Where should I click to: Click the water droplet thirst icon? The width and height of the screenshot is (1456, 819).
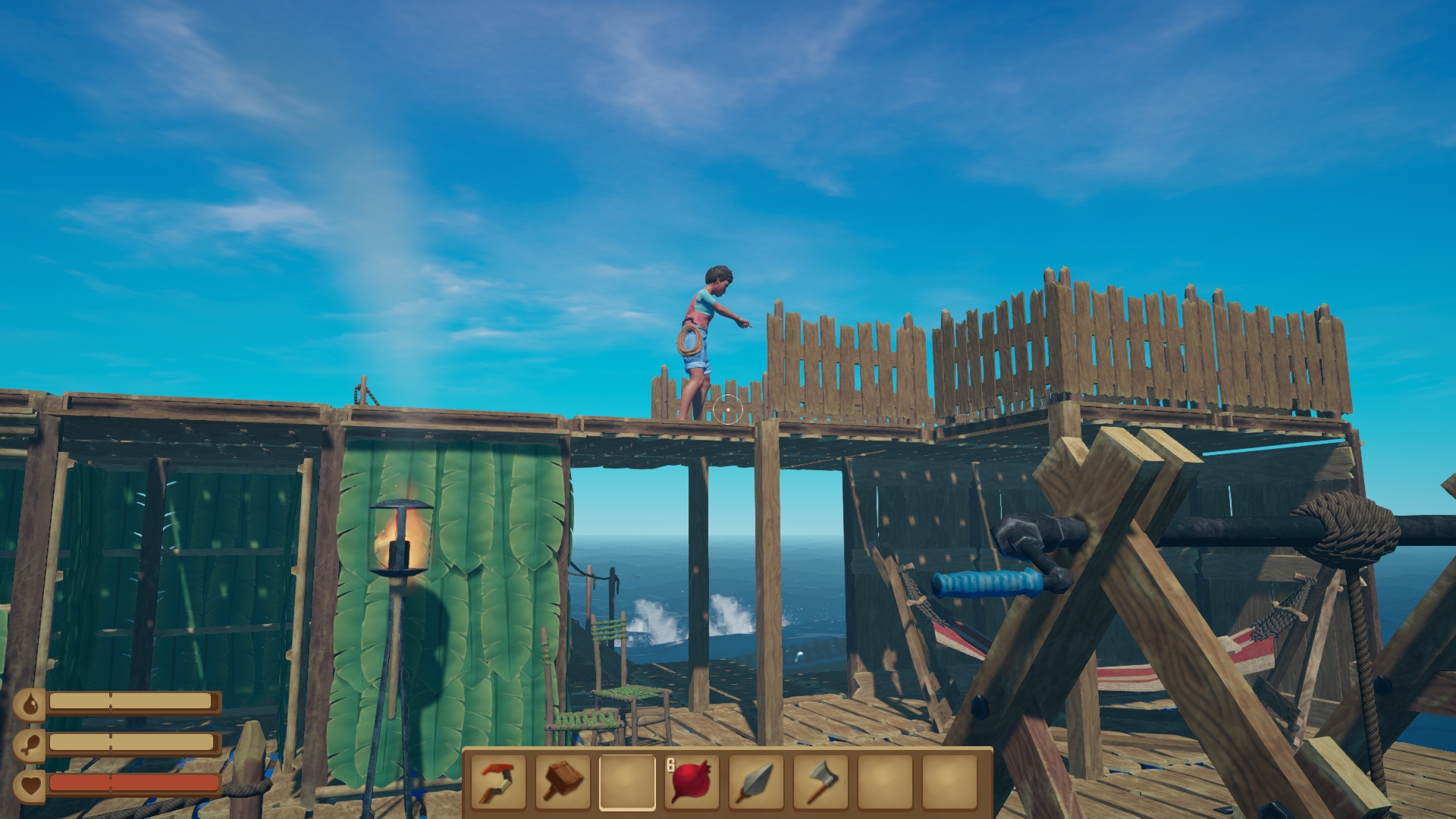point(29,703)
